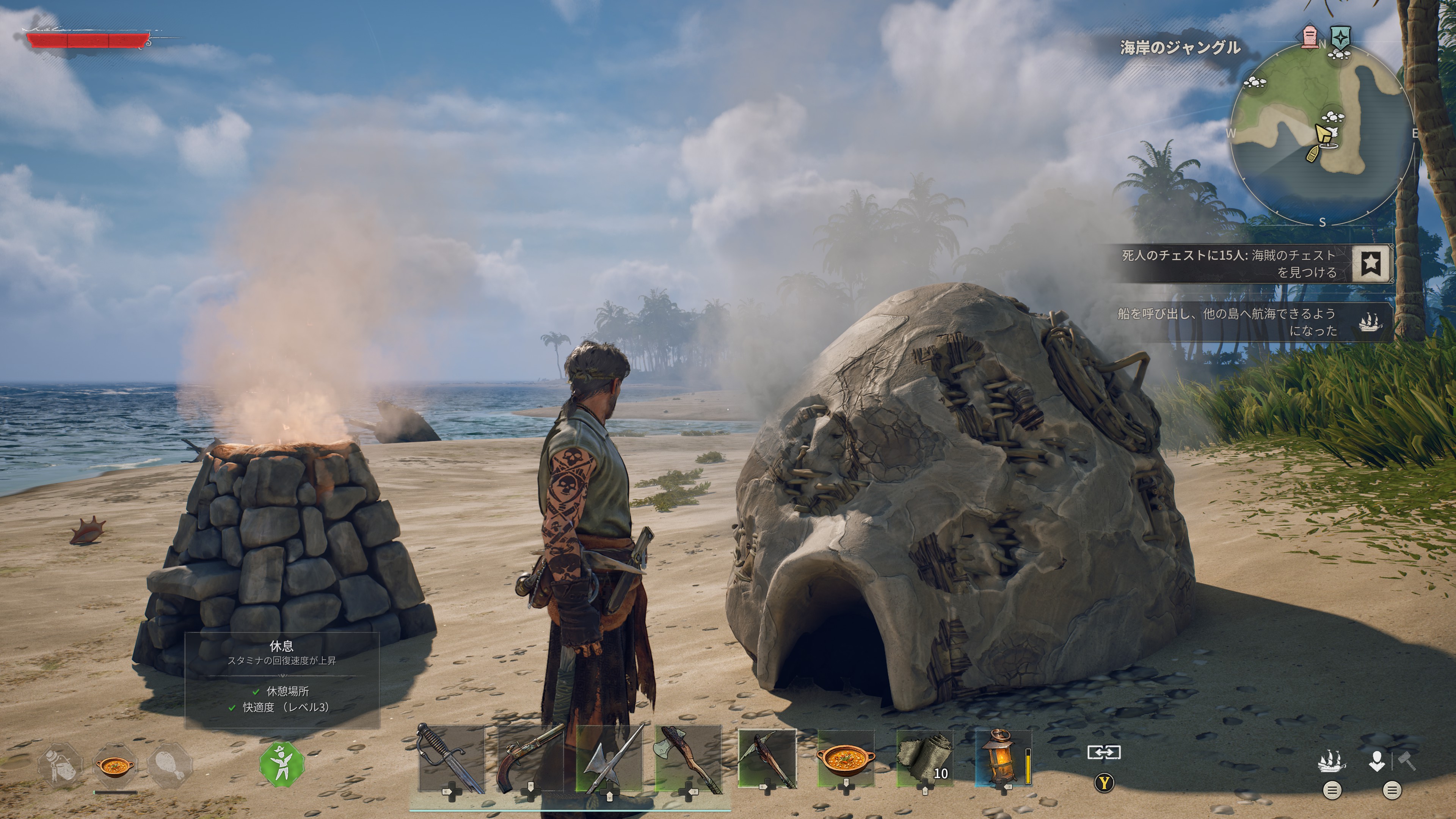
Task: Select the cloth roll stack of 10
Action: 925,758
